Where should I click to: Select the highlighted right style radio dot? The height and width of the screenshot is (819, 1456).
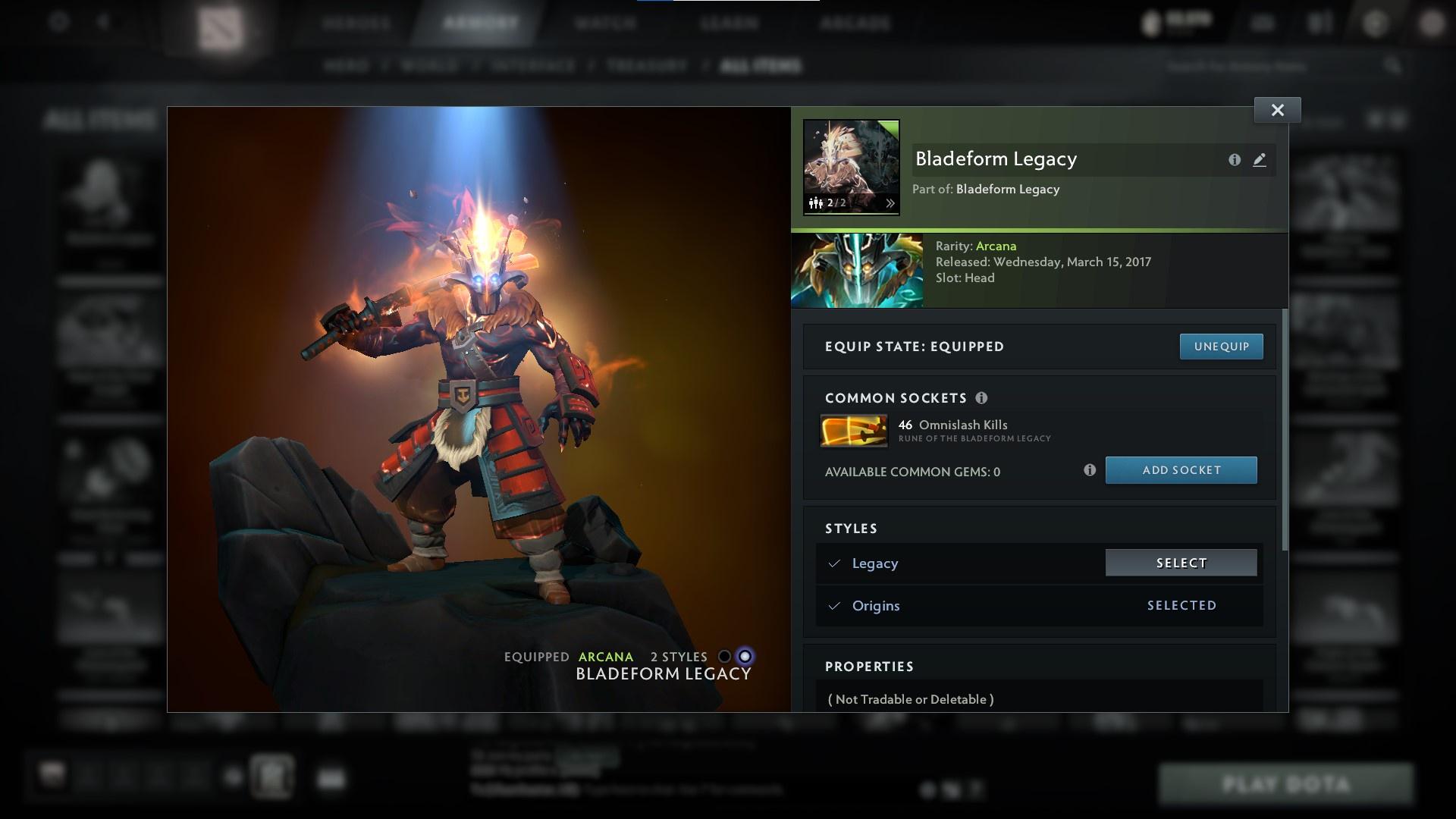[745, 657]
